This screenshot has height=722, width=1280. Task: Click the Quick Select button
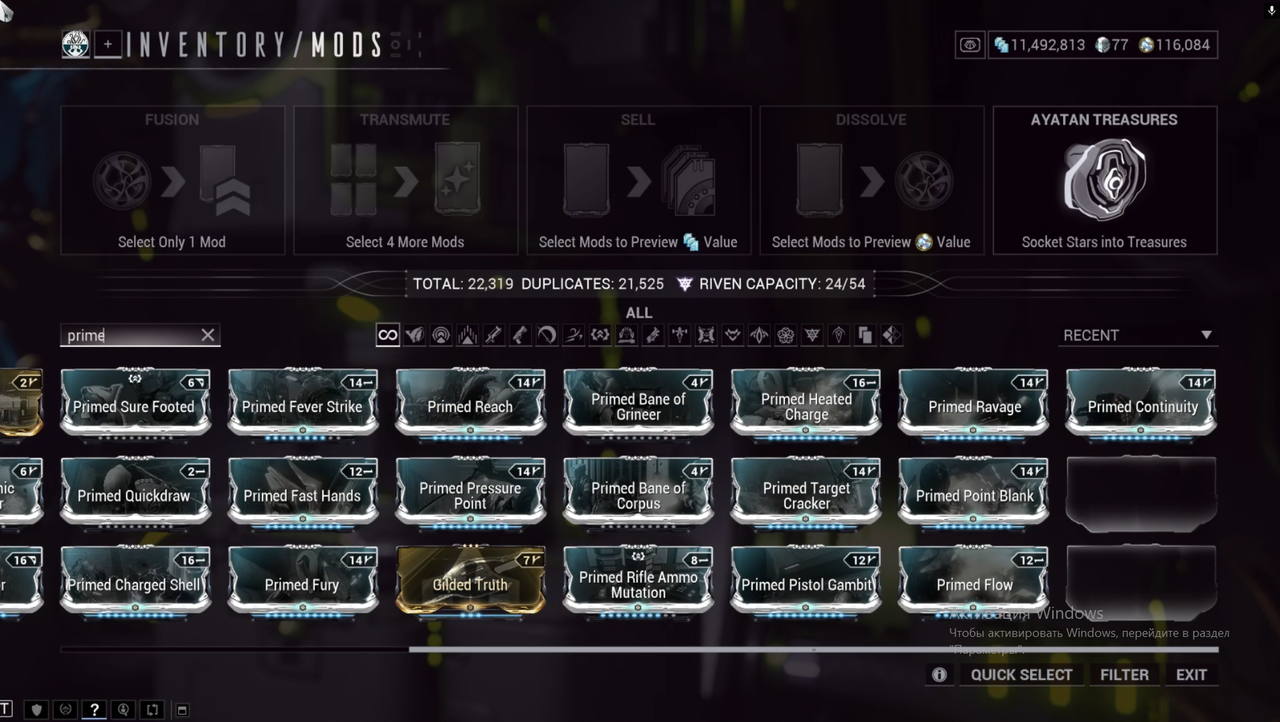pos(1021,675)
